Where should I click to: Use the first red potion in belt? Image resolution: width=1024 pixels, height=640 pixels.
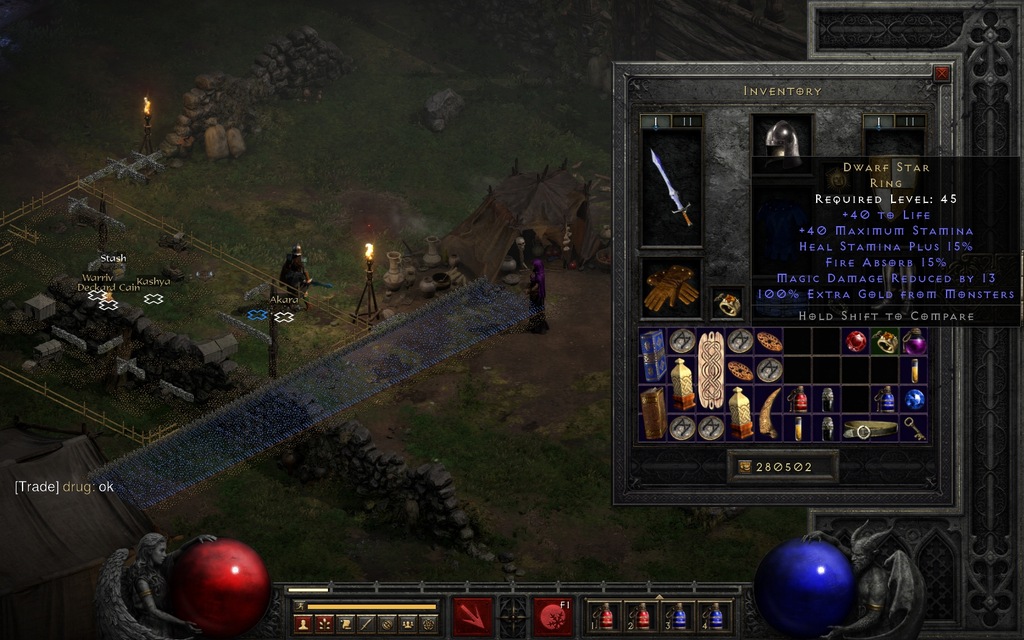point(605,616)
